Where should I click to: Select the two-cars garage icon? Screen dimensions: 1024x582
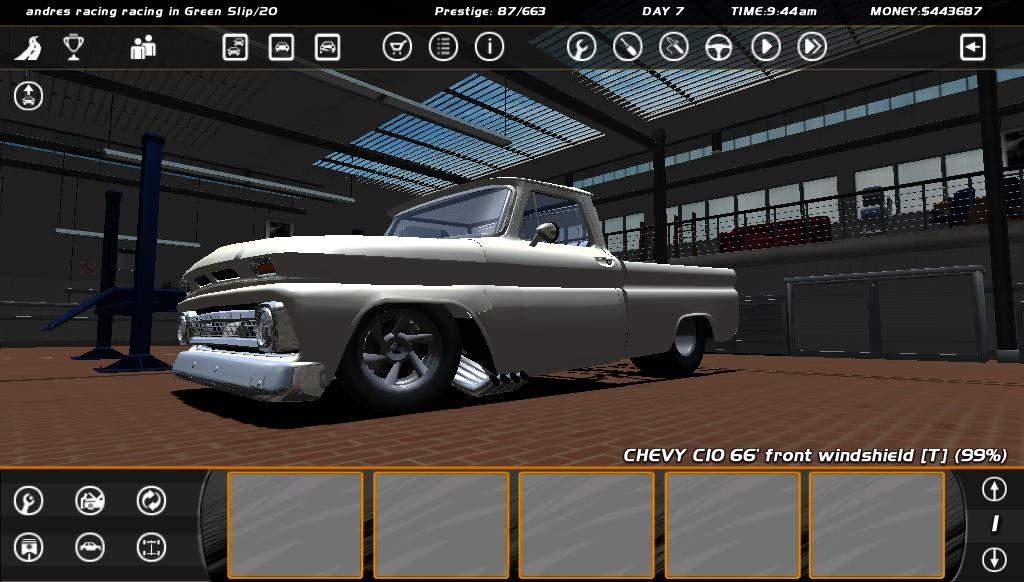click(x=235, y=47)
